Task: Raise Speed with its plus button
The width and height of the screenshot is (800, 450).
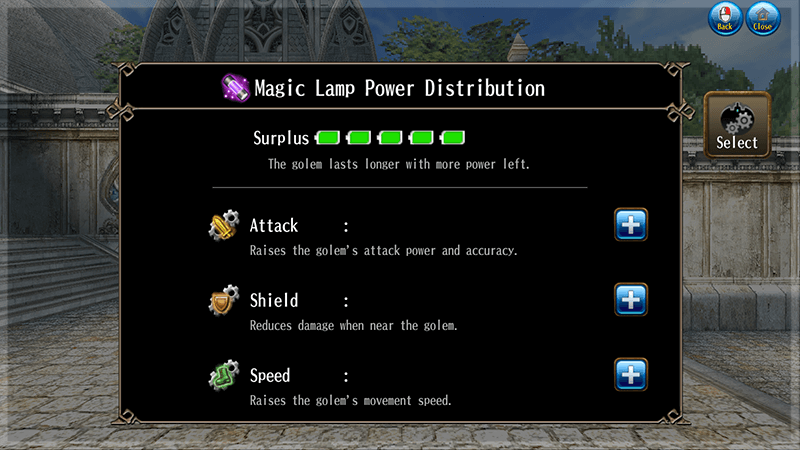Action: pyautogui.click(x=630, y=375)
